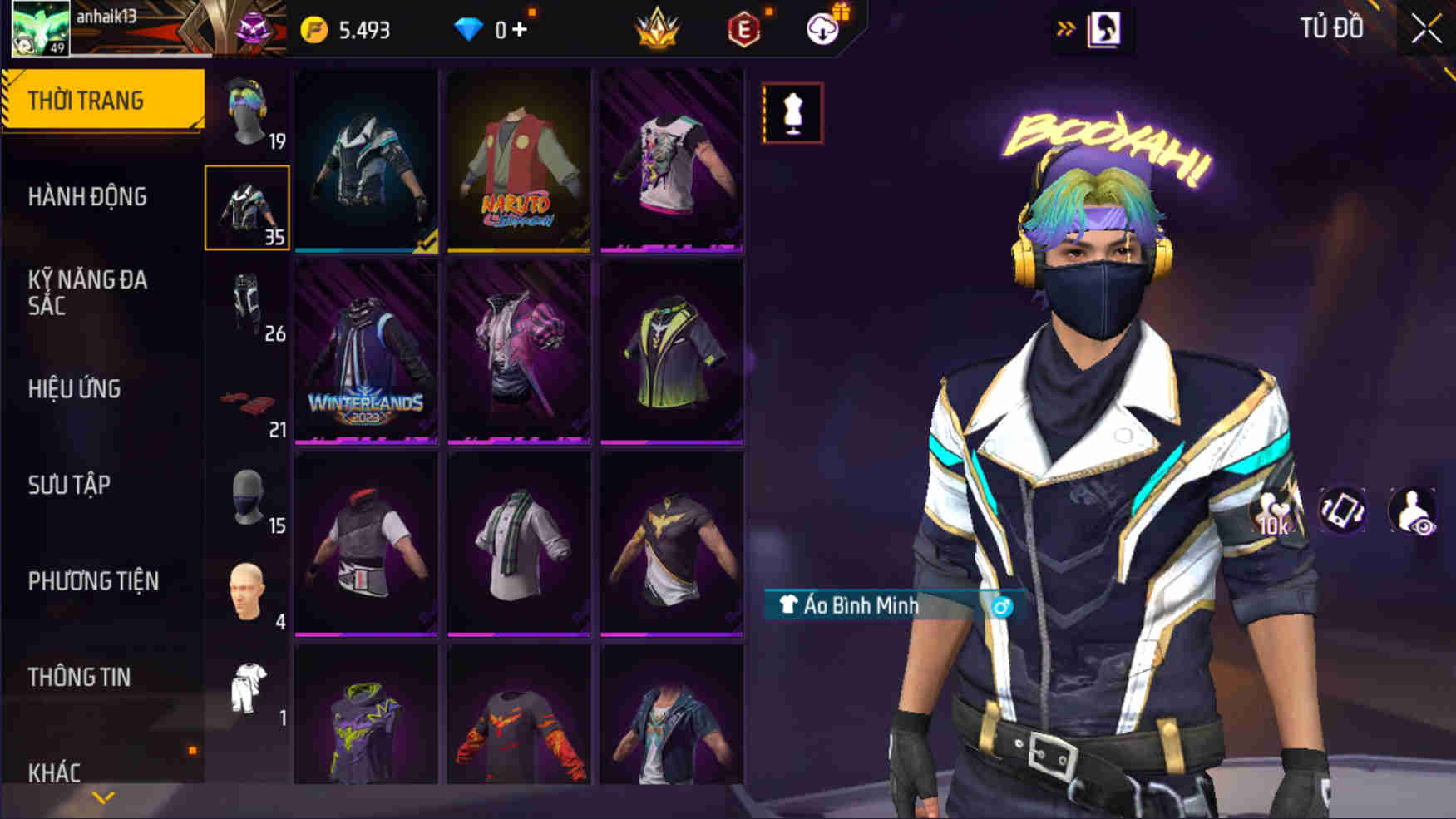Click the mannequin outfit preset button

792,113
